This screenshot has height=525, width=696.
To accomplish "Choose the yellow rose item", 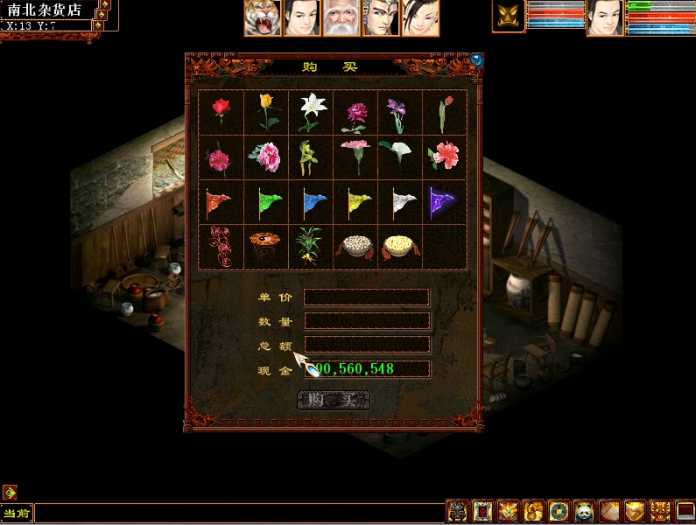I will [265, 111].
